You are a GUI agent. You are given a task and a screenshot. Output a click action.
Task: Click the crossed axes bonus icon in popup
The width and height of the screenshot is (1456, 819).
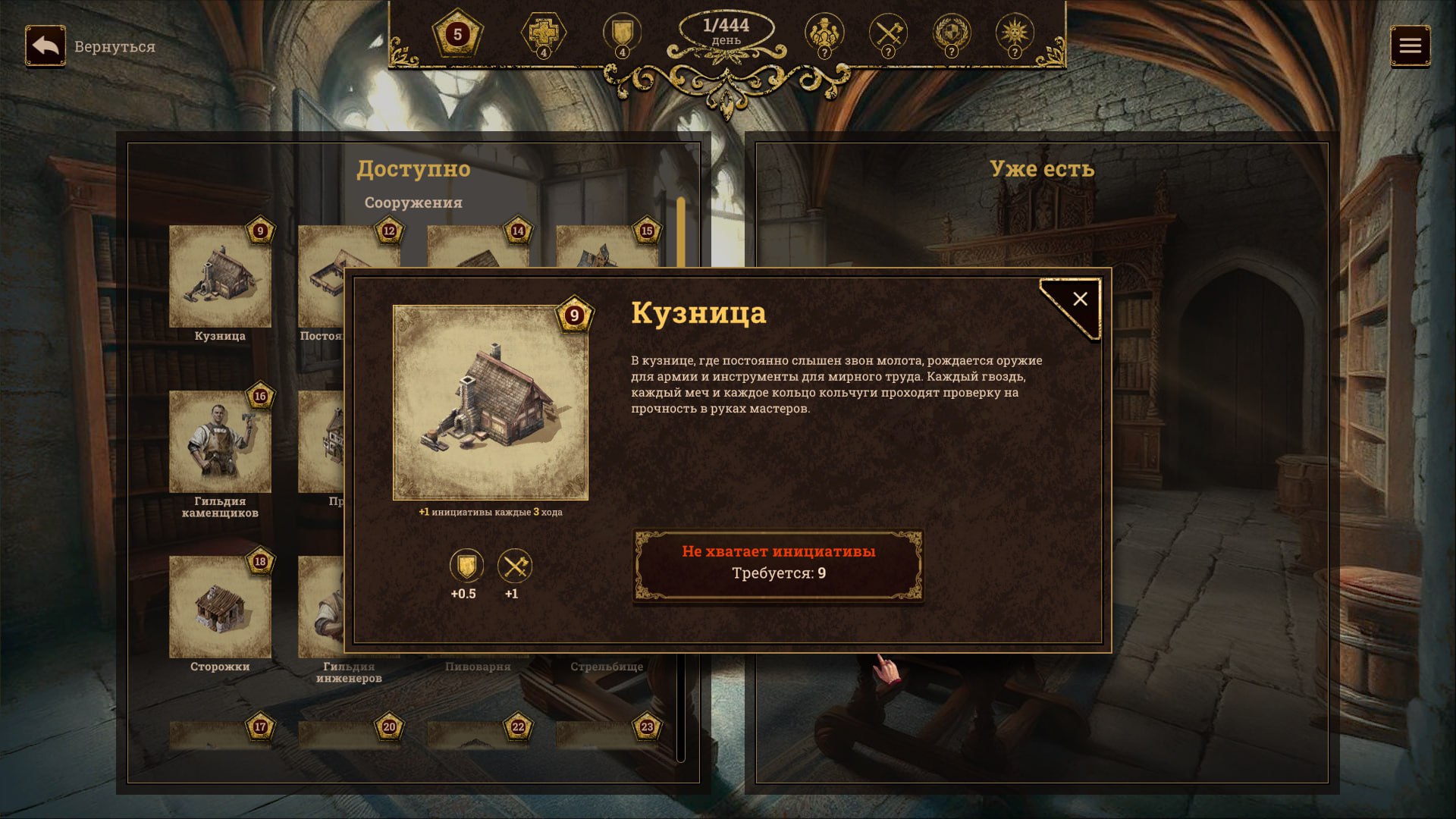pyautogui.click(x=515, y=566)
